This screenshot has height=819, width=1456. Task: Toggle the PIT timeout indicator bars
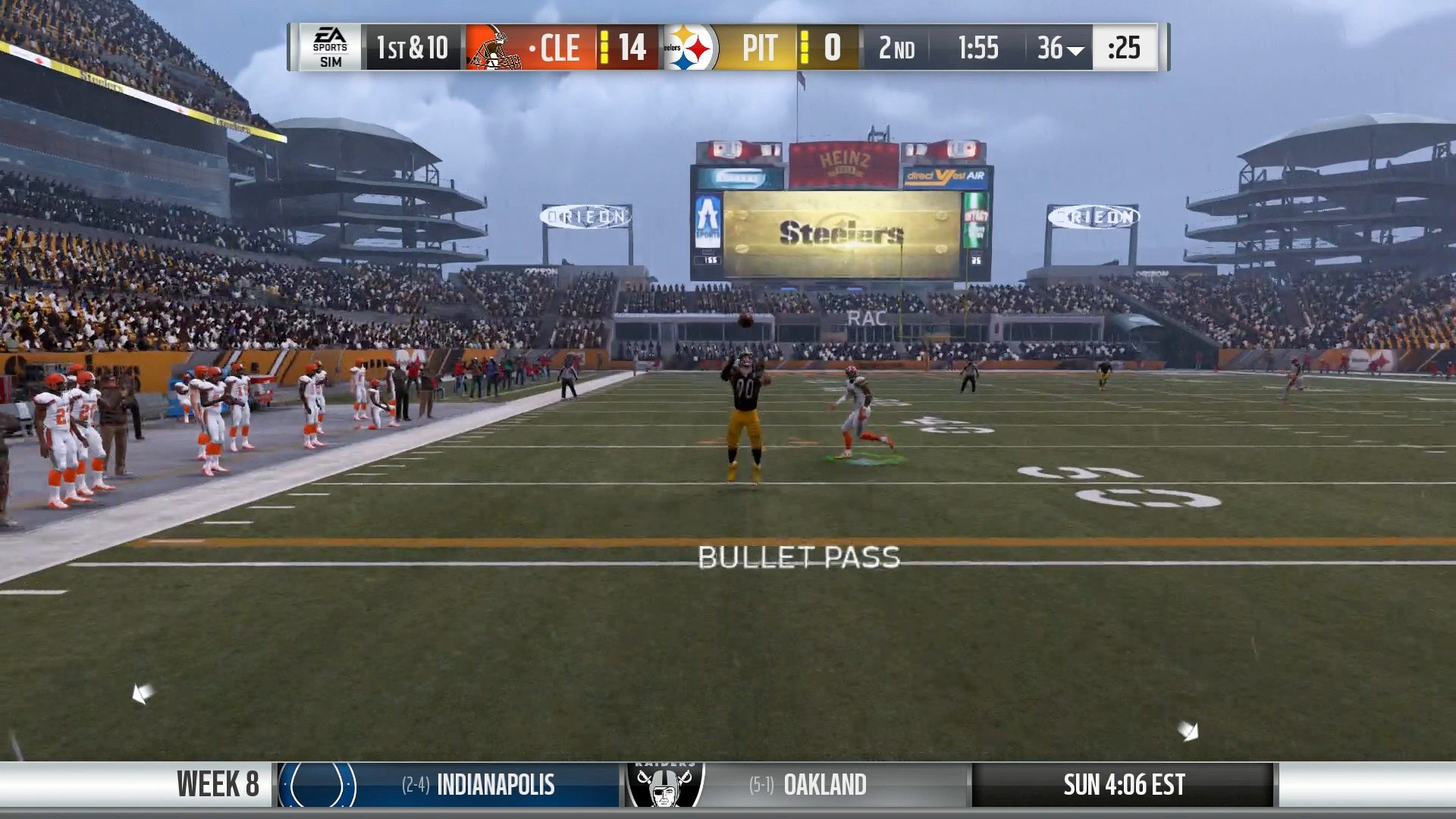[x=805, y=47]
